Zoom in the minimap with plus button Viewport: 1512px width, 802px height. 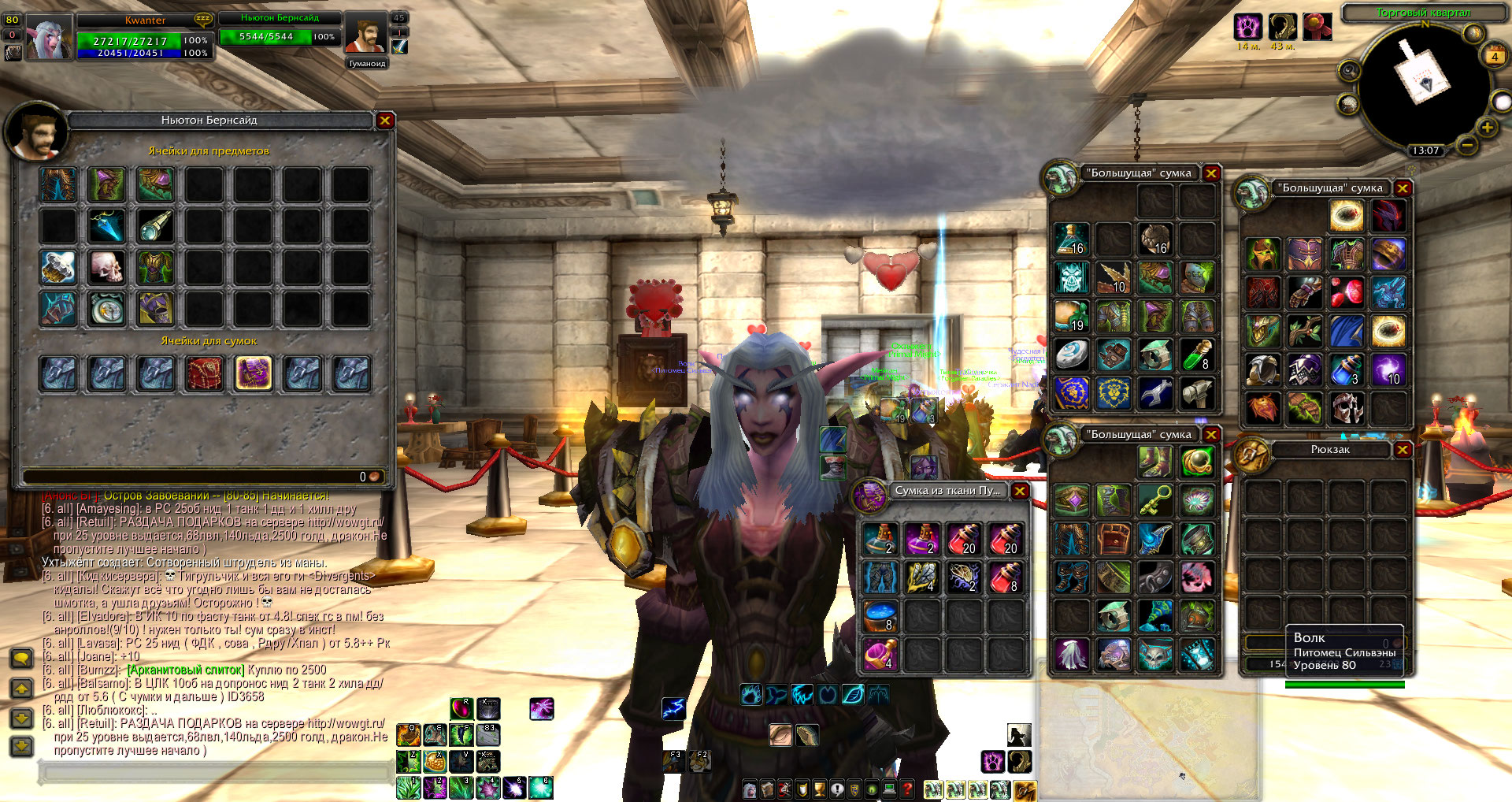(1487, 128)
